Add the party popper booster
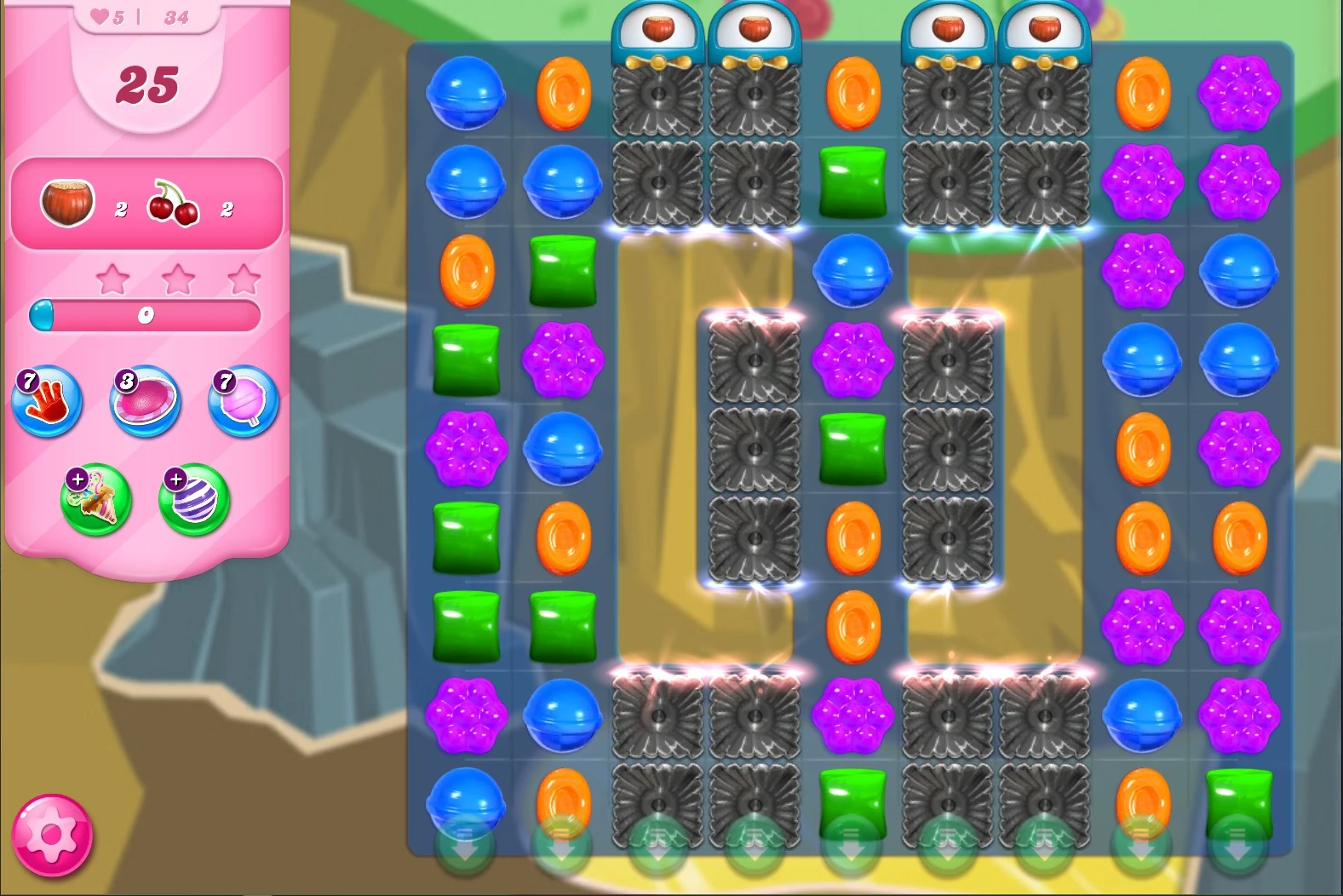 pyautogui.click(x=95, y=500)
